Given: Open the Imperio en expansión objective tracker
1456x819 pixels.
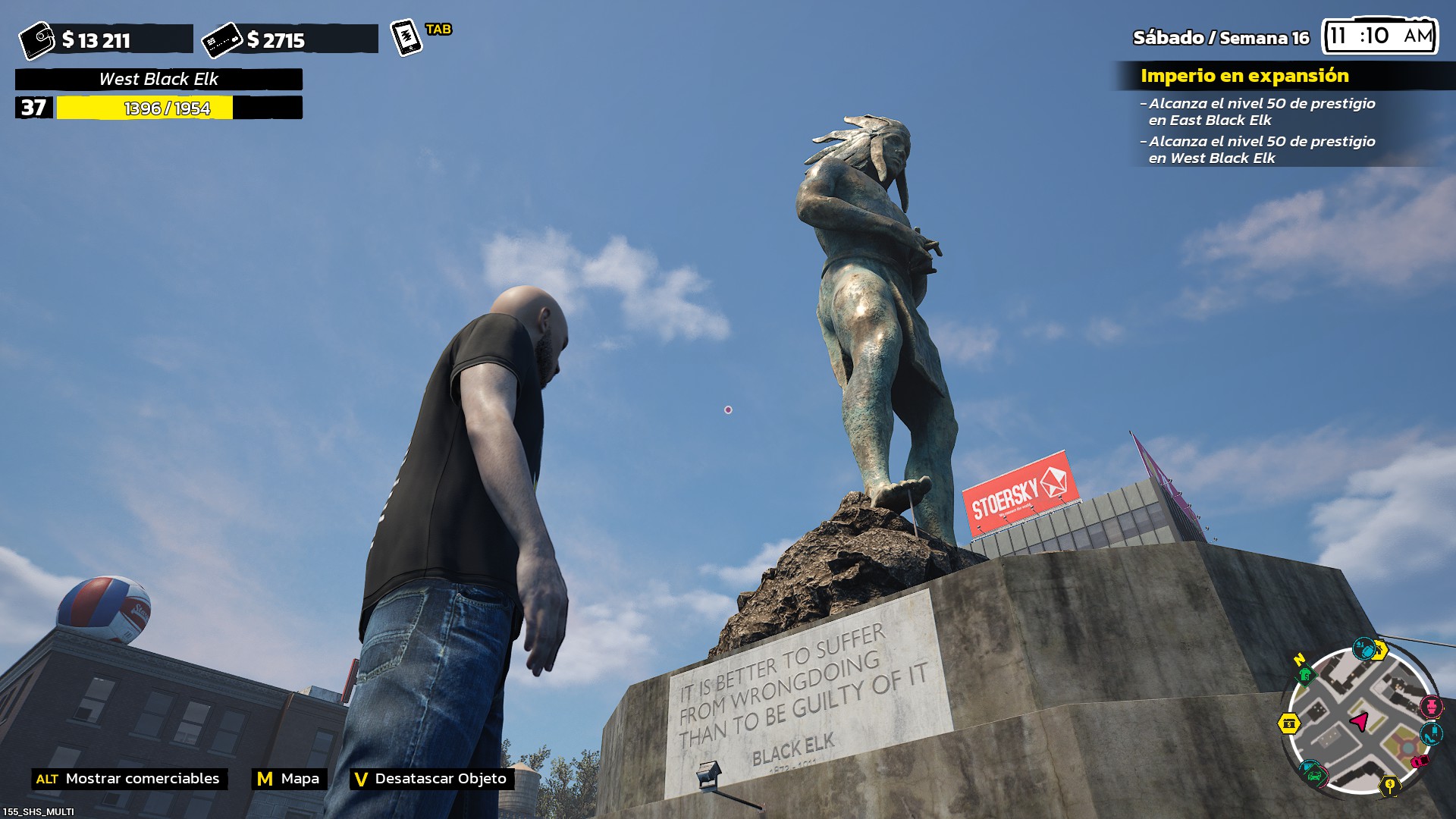Looking at the screenshot, I should (1244, 76).
